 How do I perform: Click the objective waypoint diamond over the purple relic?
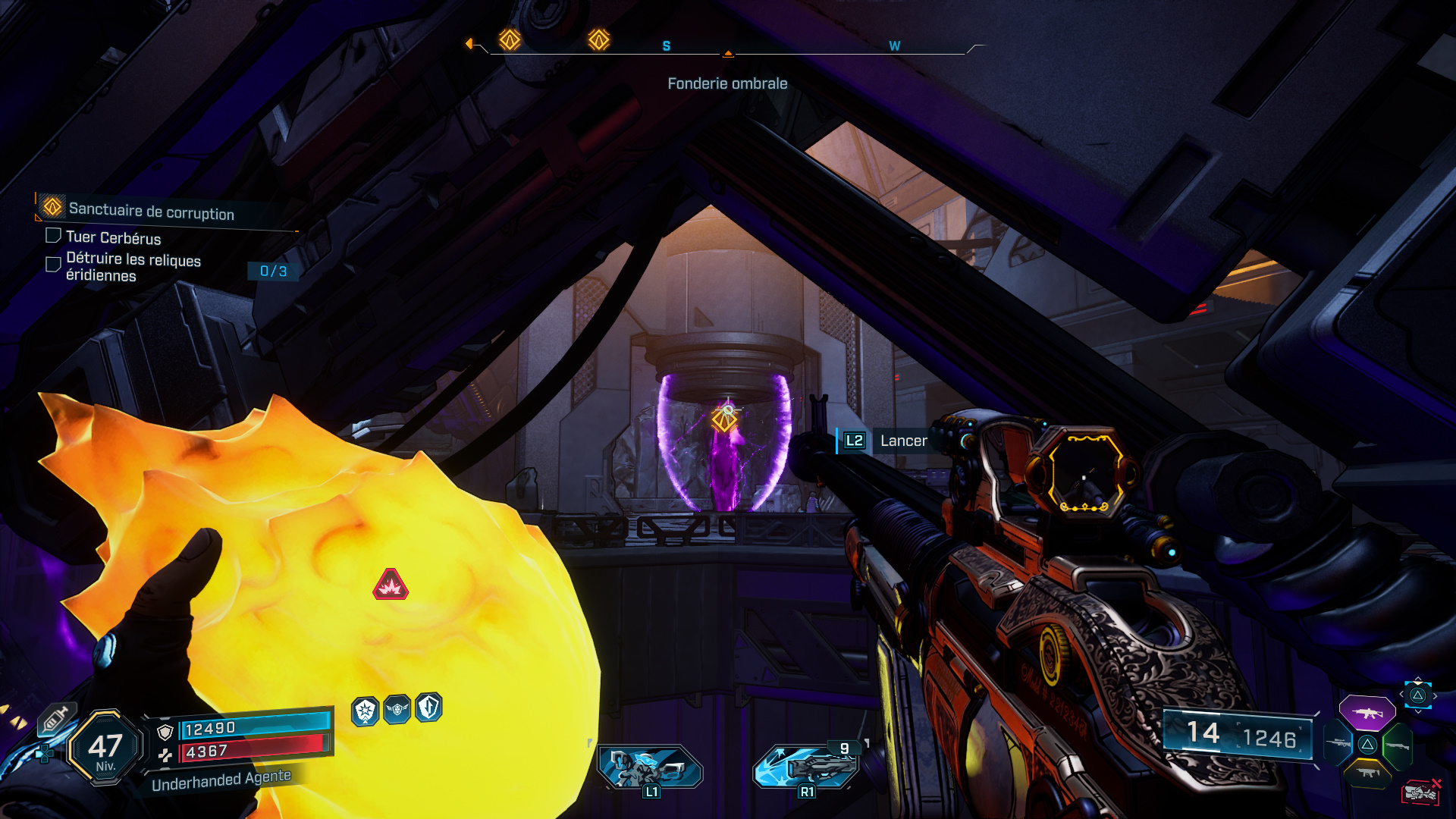pos(723,418)
